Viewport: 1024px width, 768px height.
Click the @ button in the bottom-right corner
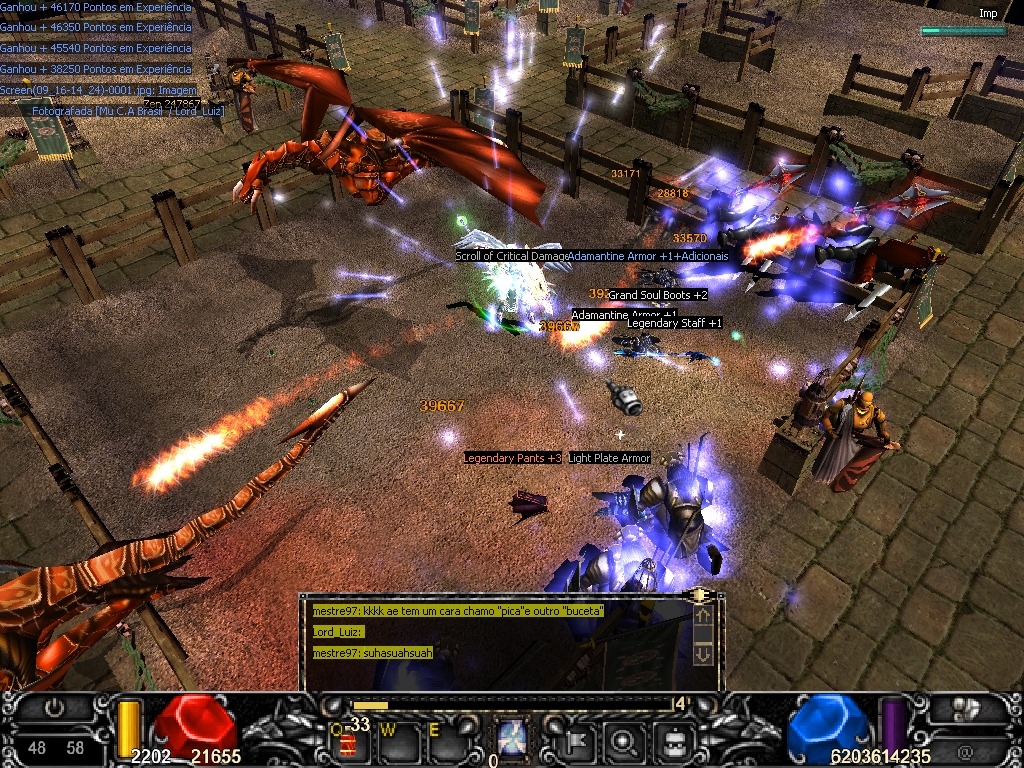966,747
